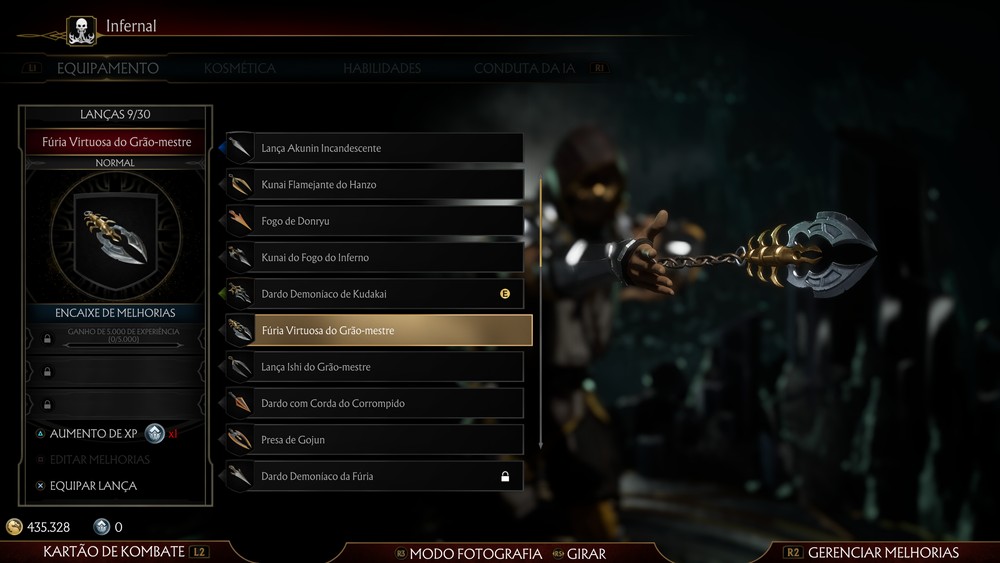Select locked Dardo Demoníaco da Fúria
Image resolution: width=1000 pixels, height=563 pixels.
coord(374,476)
